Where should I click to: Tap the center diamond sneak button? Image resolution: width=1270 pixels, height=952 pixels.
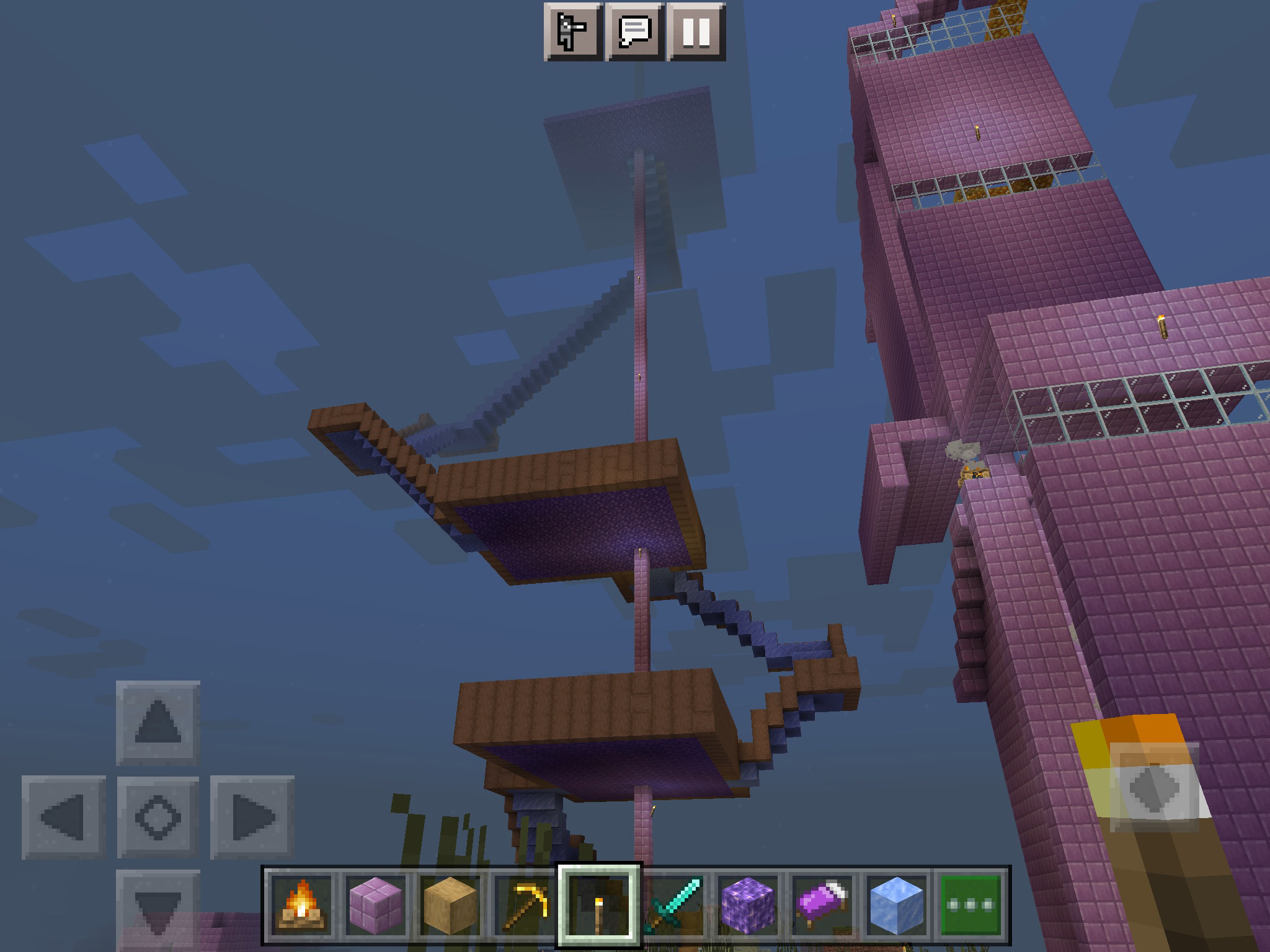tap(158, 817)
